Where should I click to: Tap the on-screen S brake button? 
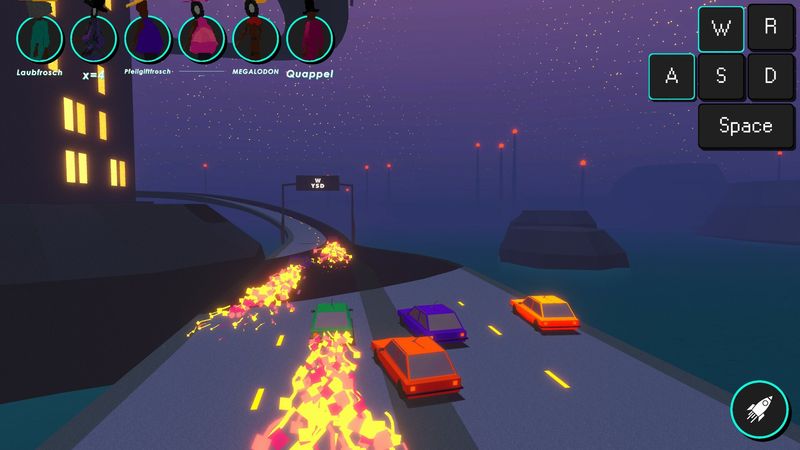tap(721, 77)
